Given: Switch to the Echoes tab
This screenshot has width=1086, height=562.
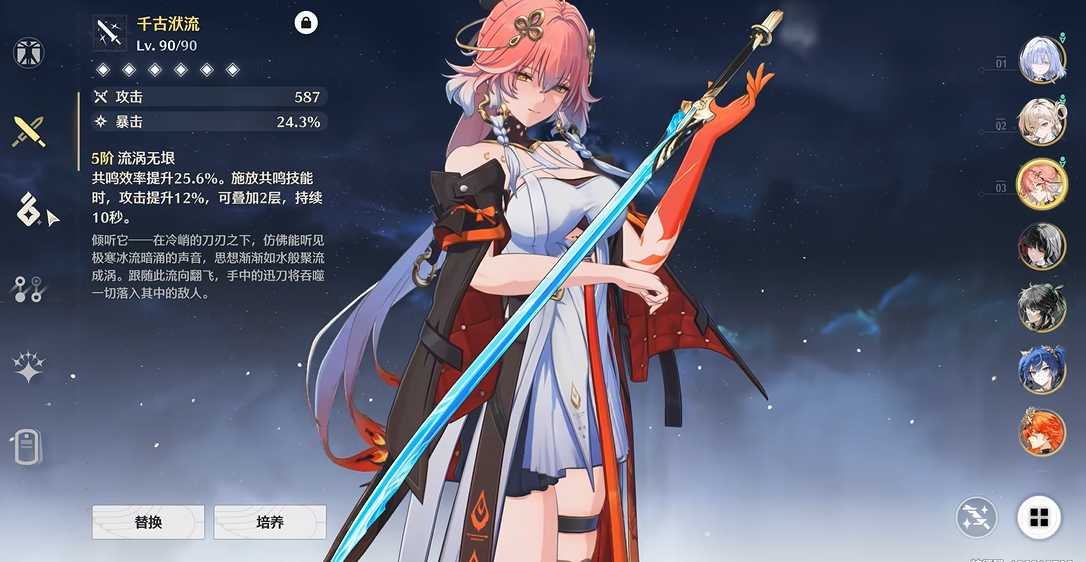Looking at the screenshot, I should tap(27, 210).
